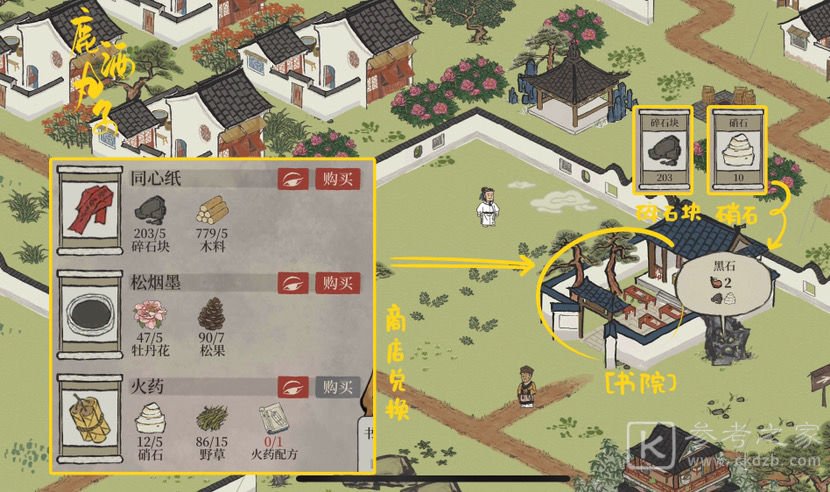Select the 火药 gunpowder item icon
This screenshot has width=830, height=492.
[x=89, y=420]
